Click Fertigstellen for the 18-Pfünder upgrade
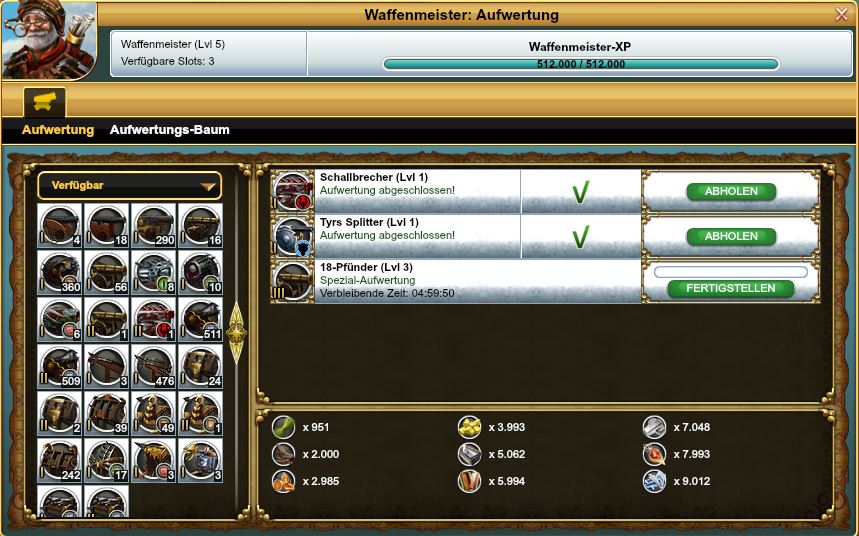The width and height of the screenshot is (859, 536). [x=731, y=288]
